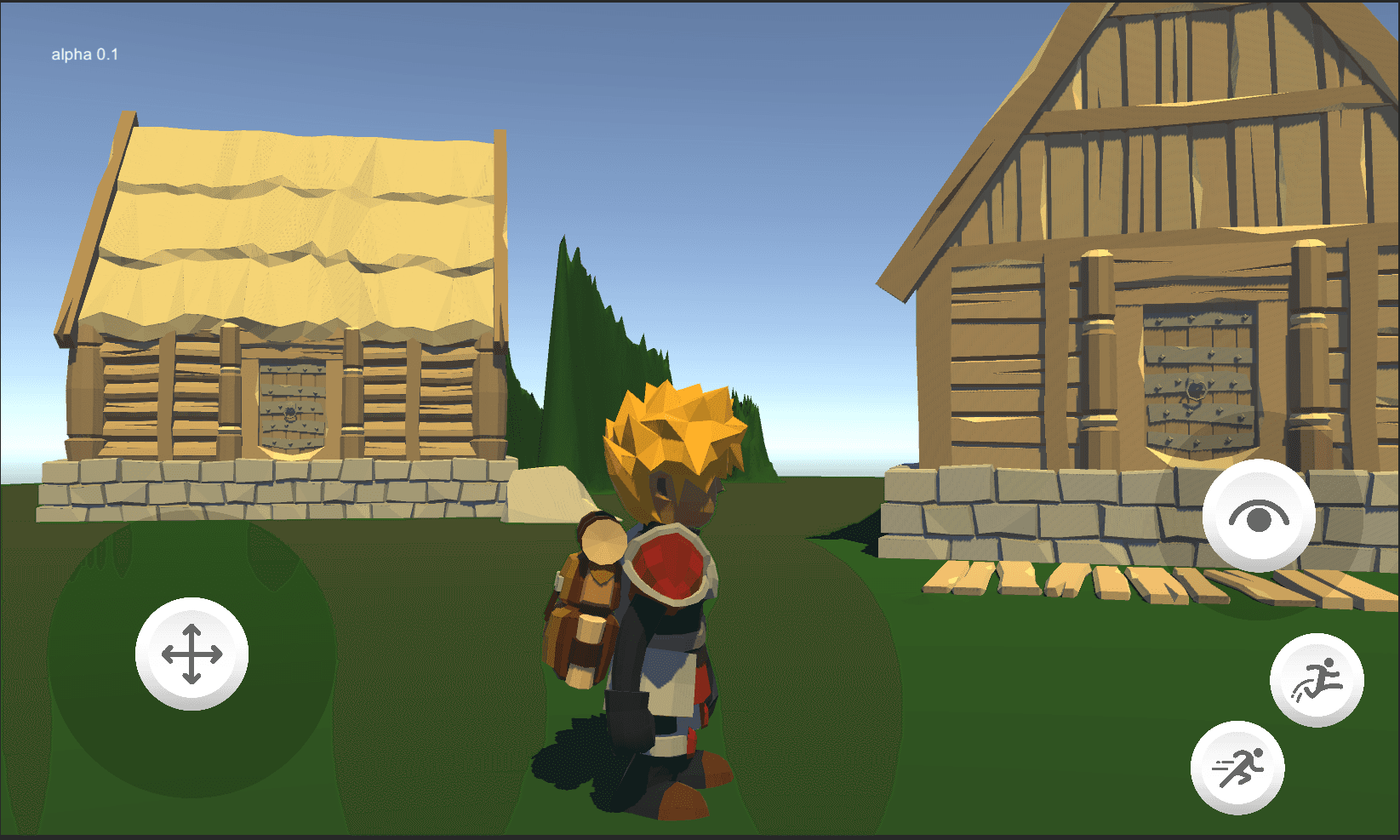
Task: Click the left arrow of the movement pad
Action: click(170, 655)
